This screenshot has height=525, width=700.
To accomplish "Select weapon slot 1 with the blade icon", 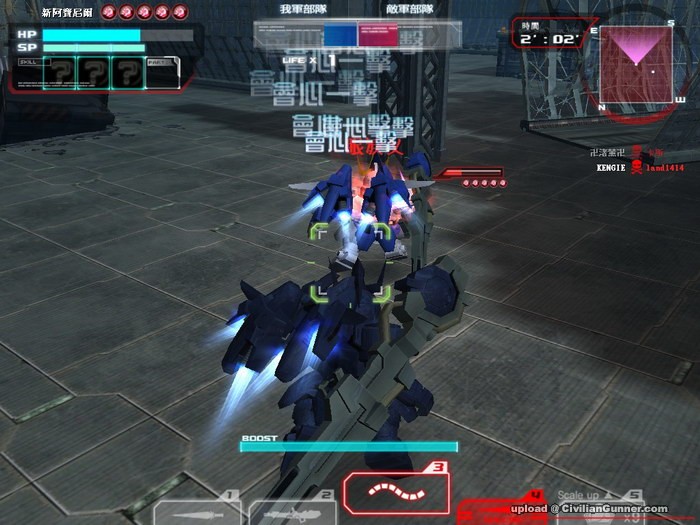I will click(x=197, y=510).
